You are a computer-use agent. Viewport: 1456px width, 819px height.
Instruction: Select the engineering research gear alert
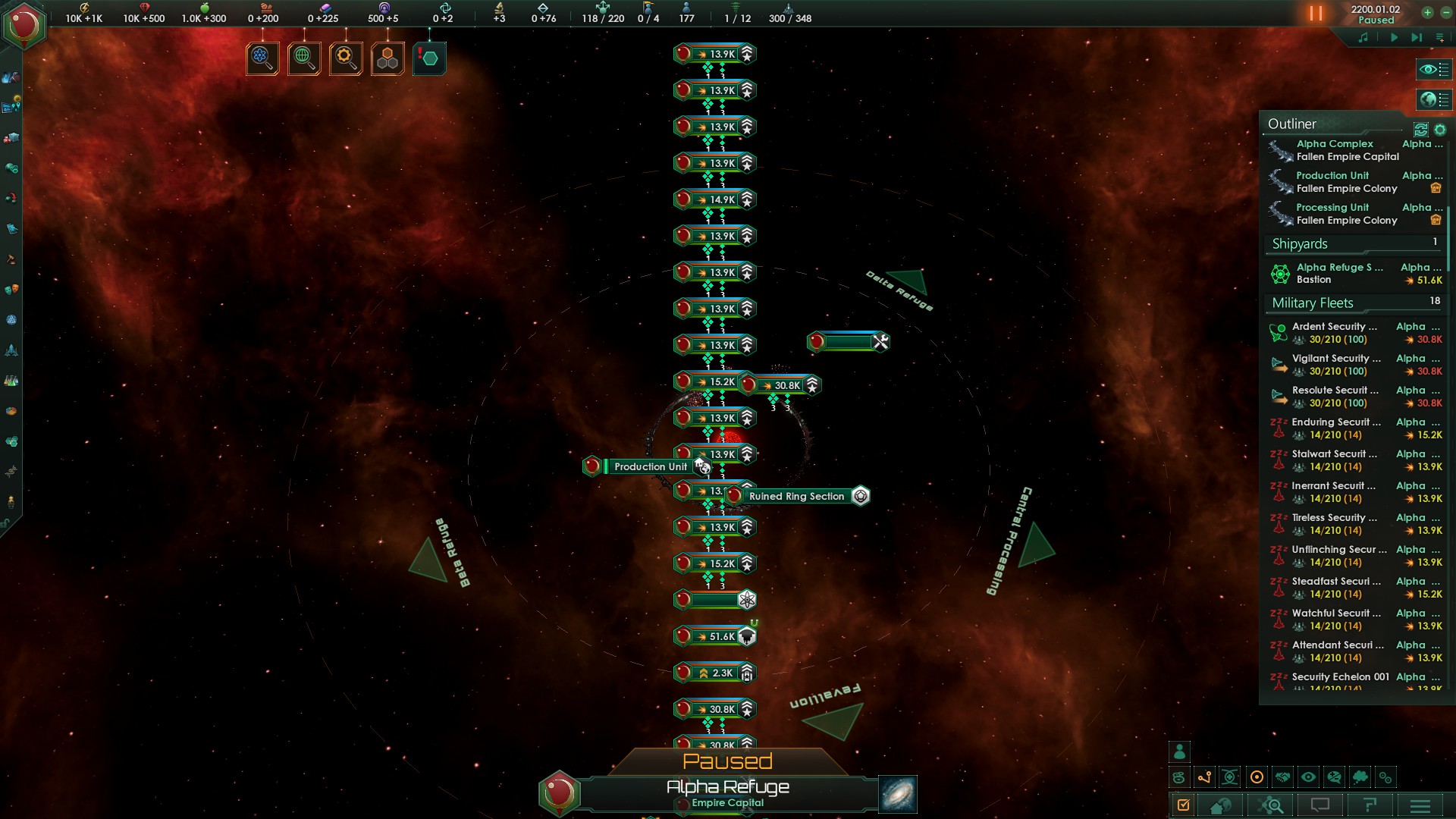pos(346,58)
